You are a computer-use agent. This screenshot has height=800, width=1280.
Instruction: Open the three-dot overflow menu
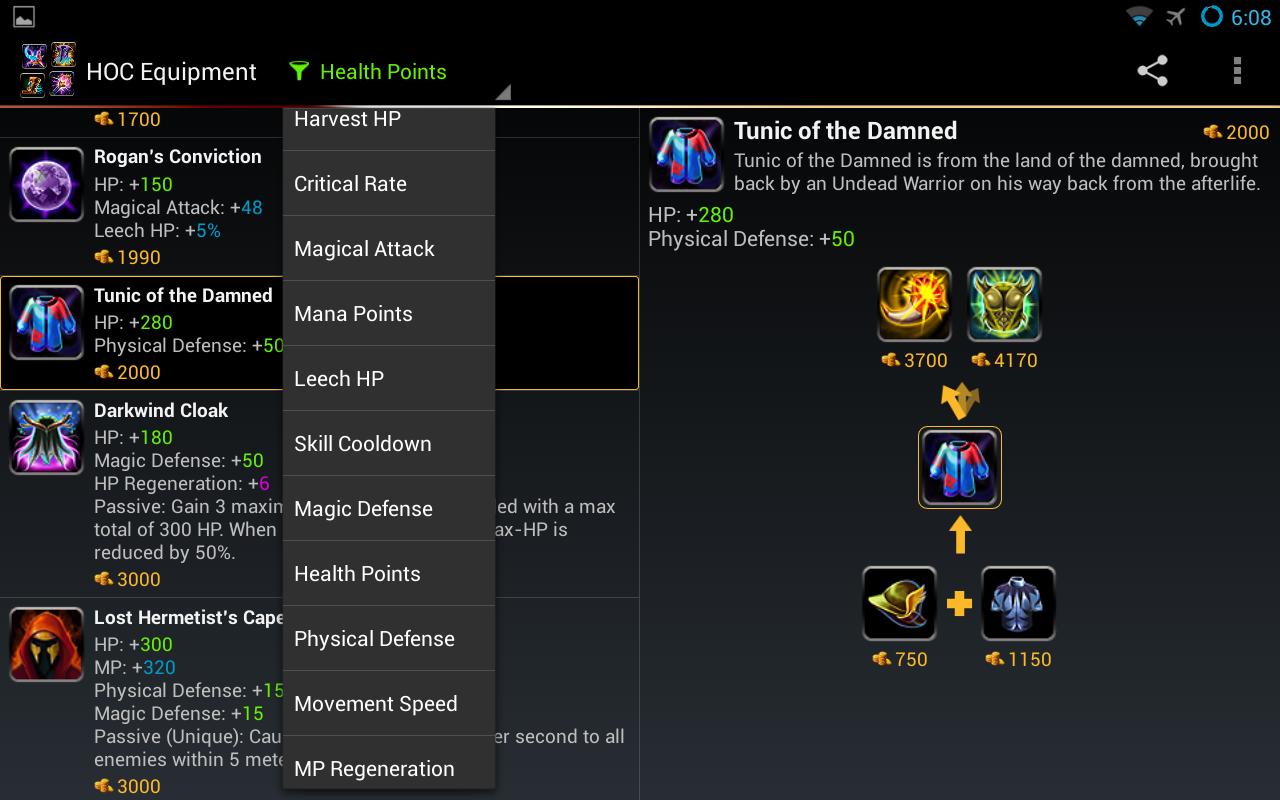click(x=1237, y=71)
